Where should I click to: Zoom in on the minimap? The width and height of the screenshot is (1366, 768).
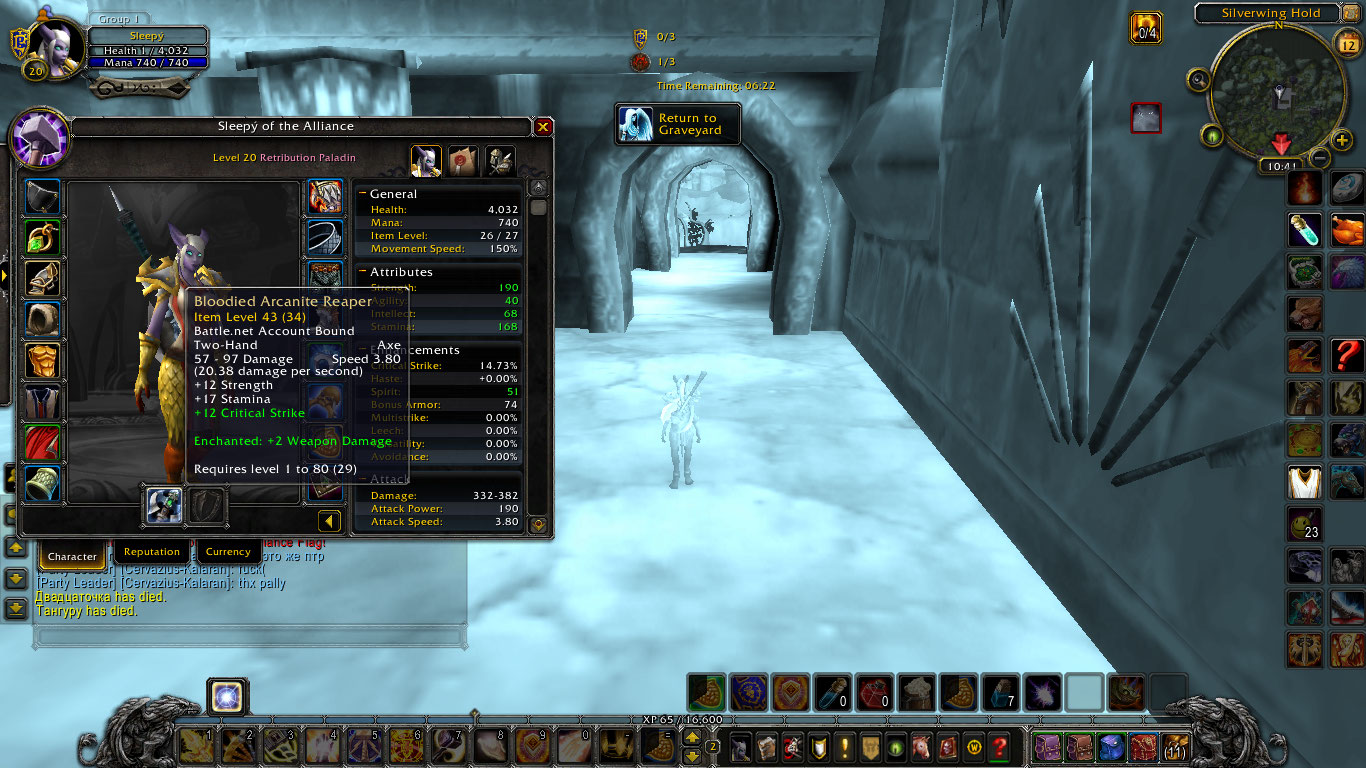click(x=1343, y=140)
